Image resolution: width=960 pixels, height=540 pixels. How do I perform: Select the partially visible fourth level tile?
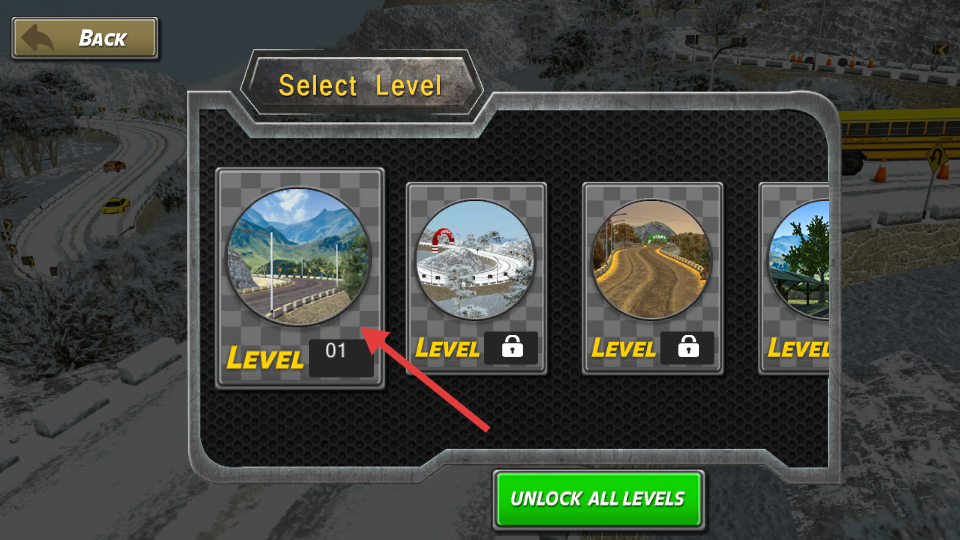tap(796, 277)
